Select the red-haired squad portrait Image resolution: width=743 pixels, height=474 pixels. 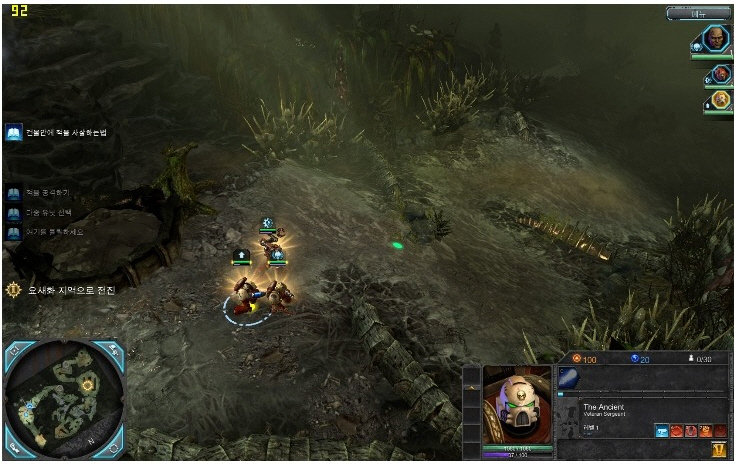(x=720, y=75)
